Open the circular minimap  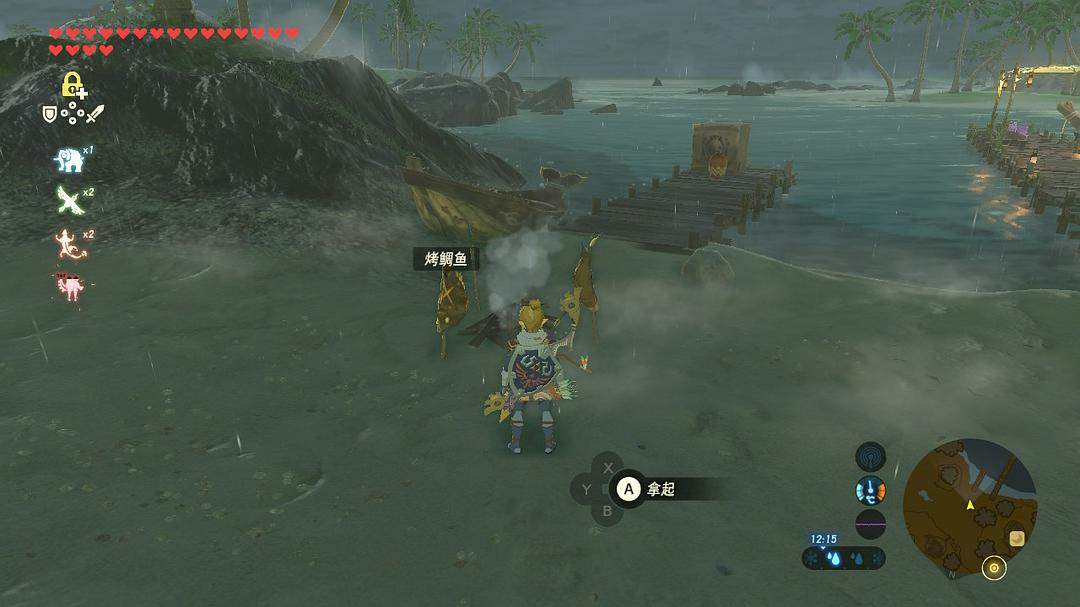(x=969, y=505)
